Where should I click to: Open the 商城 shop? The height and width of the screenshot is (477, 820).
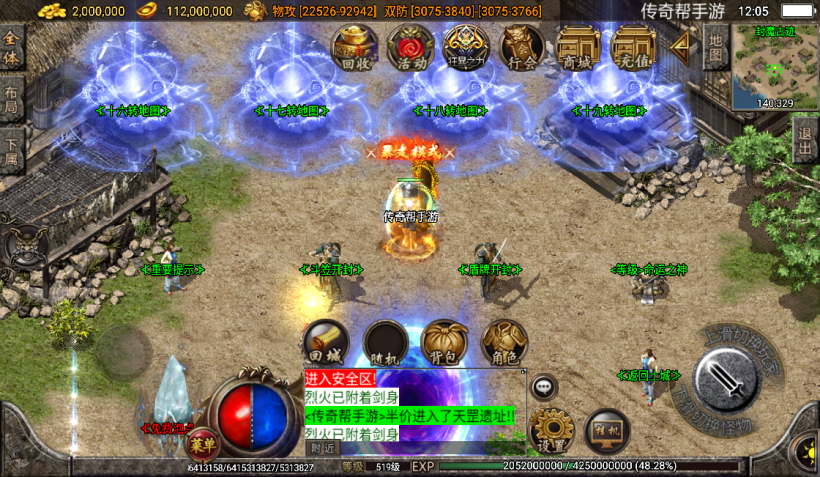[x=578, y=47]
